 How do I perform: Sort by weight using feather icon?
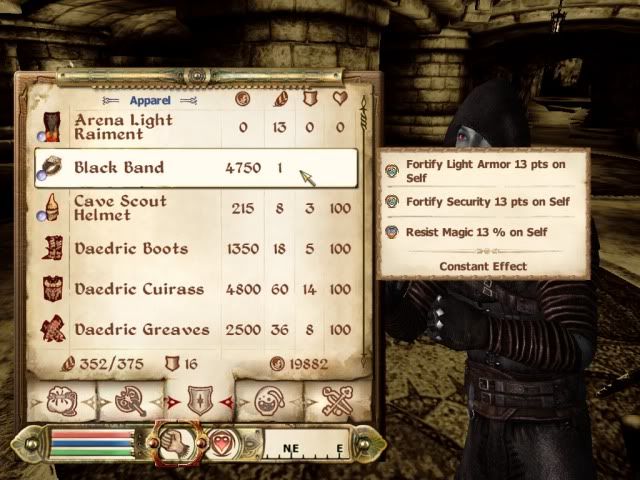pyautogui.click(x=279, y=99)
